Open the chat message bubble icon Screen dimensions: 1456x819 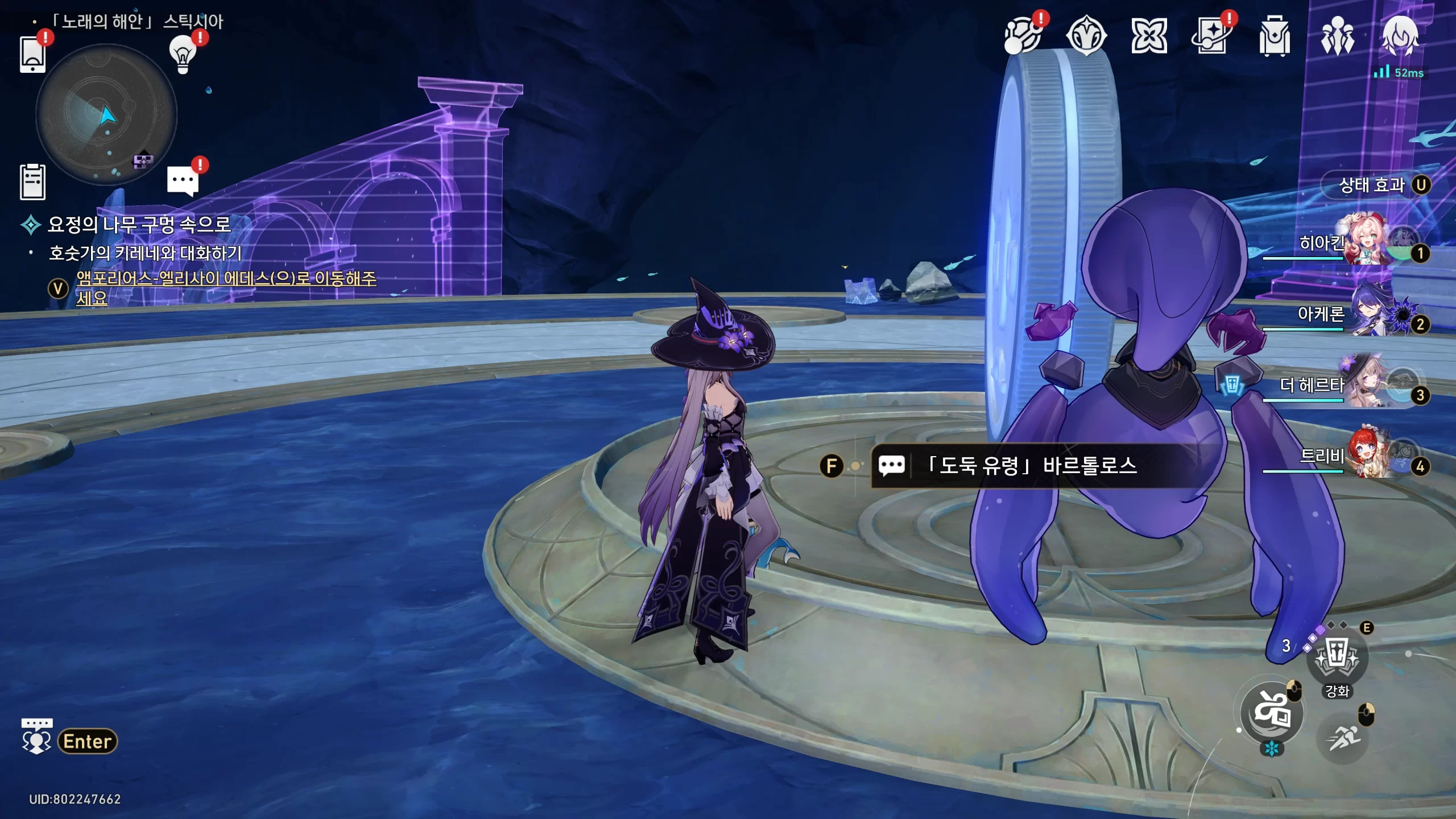point(183,181)
